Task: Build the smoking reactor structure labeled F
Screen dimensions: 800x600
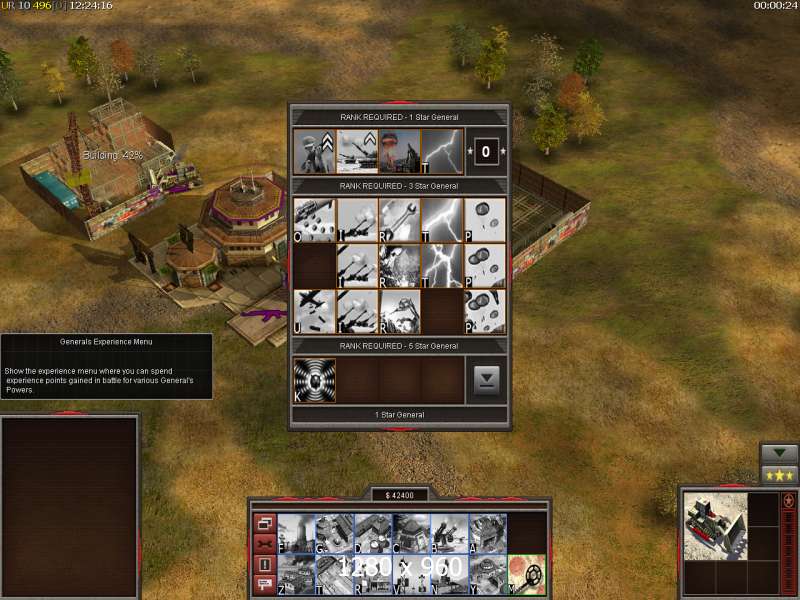Action: [297, 533]
